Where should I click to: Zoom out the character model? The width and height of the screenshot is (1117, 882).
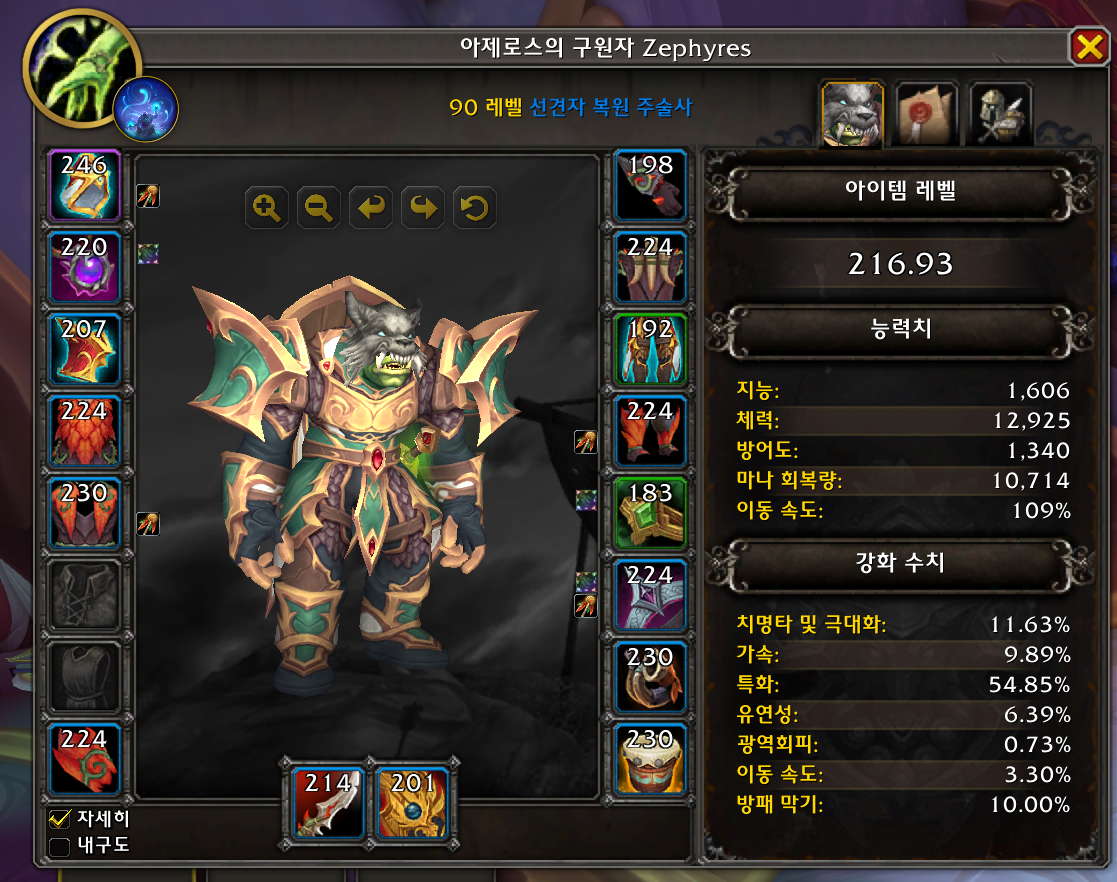tap(319, 208)
